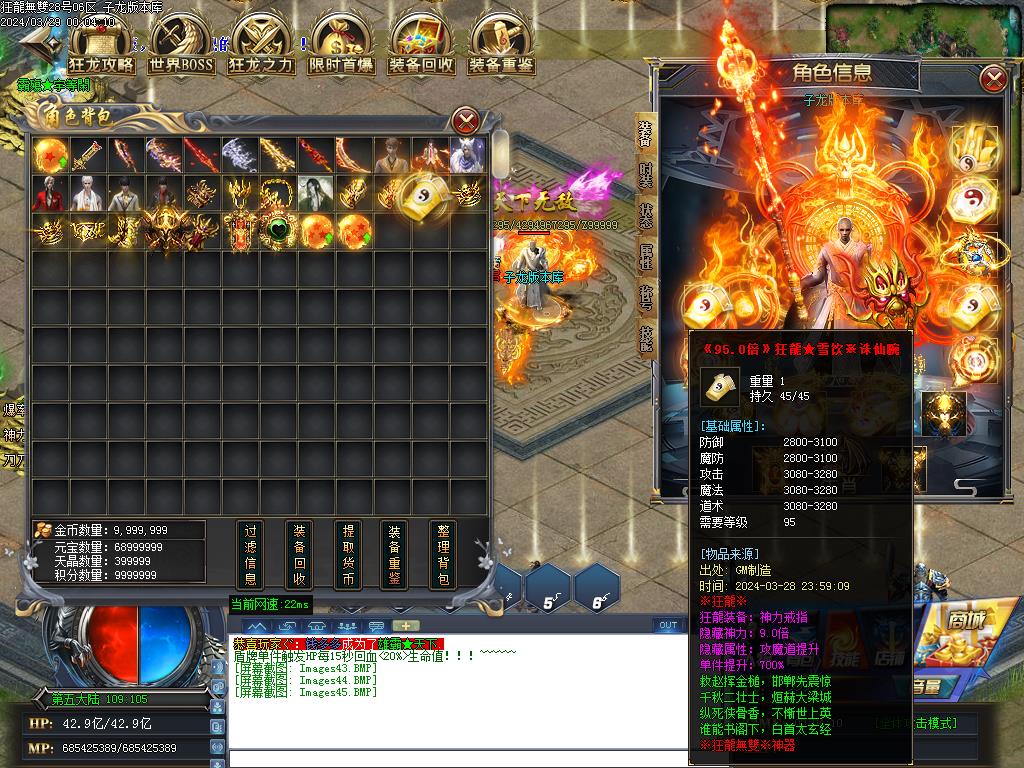Screen dimensions: 1024x768
Task: Click the bag's 装备重鉴 button
Action: tap(395, 555)
